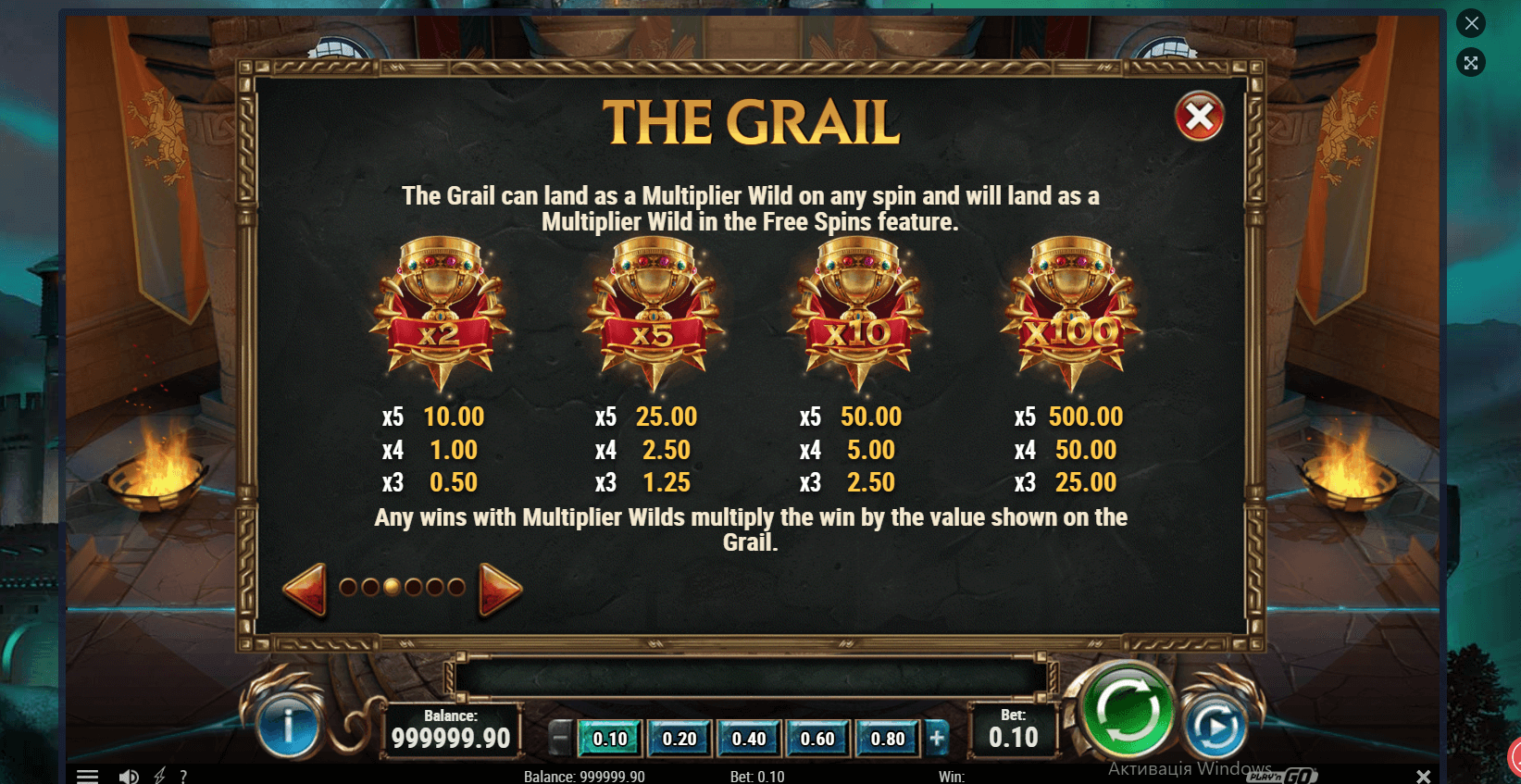1521x784 pixels.
Task: Dismiss the bottom bar with its X
Action: [1423, 776]
